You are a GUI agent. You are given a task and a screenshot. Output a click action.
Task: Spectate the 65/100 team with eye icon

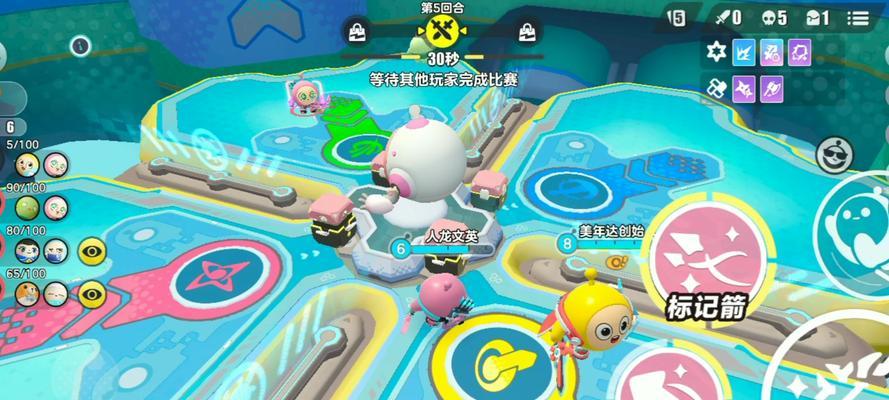click(92, 293)
